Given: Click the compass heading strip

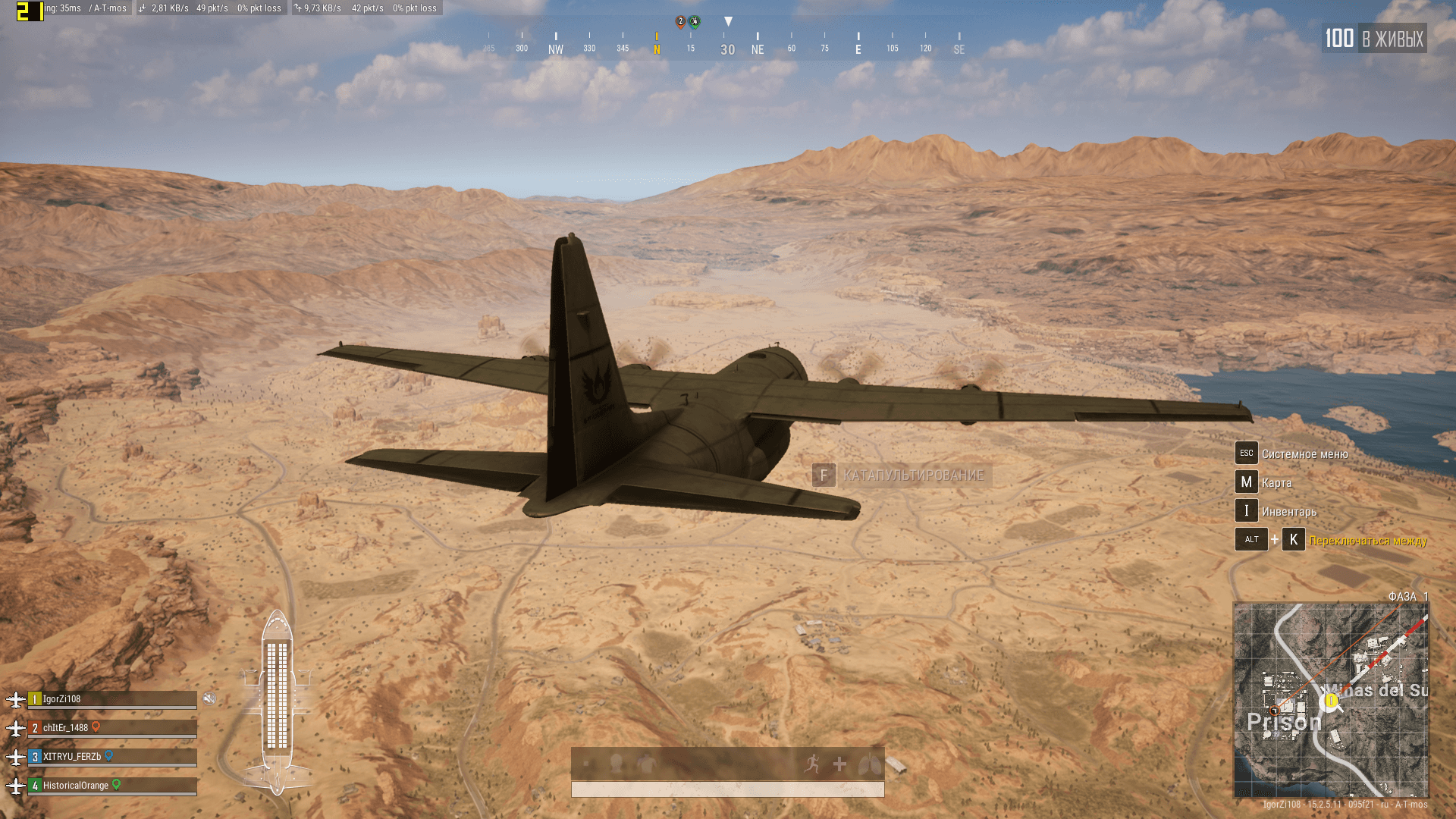Looking at the screenshot, I should click(x=724, y=42).
